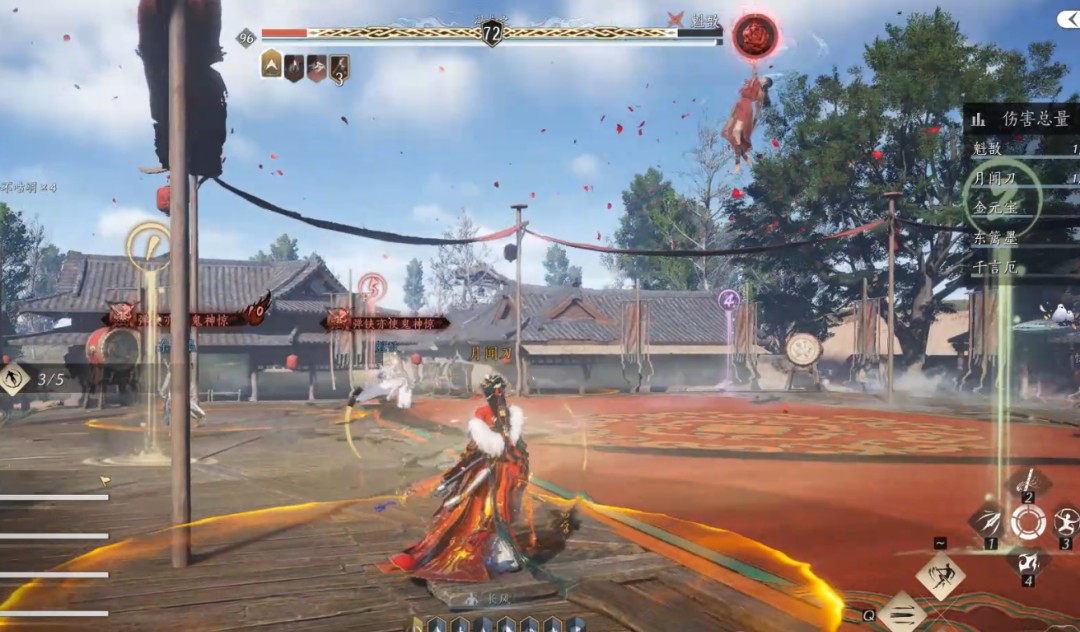1080x632 pixels.
Task: Collapse the side panel with the top-right arrow
Action: pyautogui.click(x=1066, y=20)
